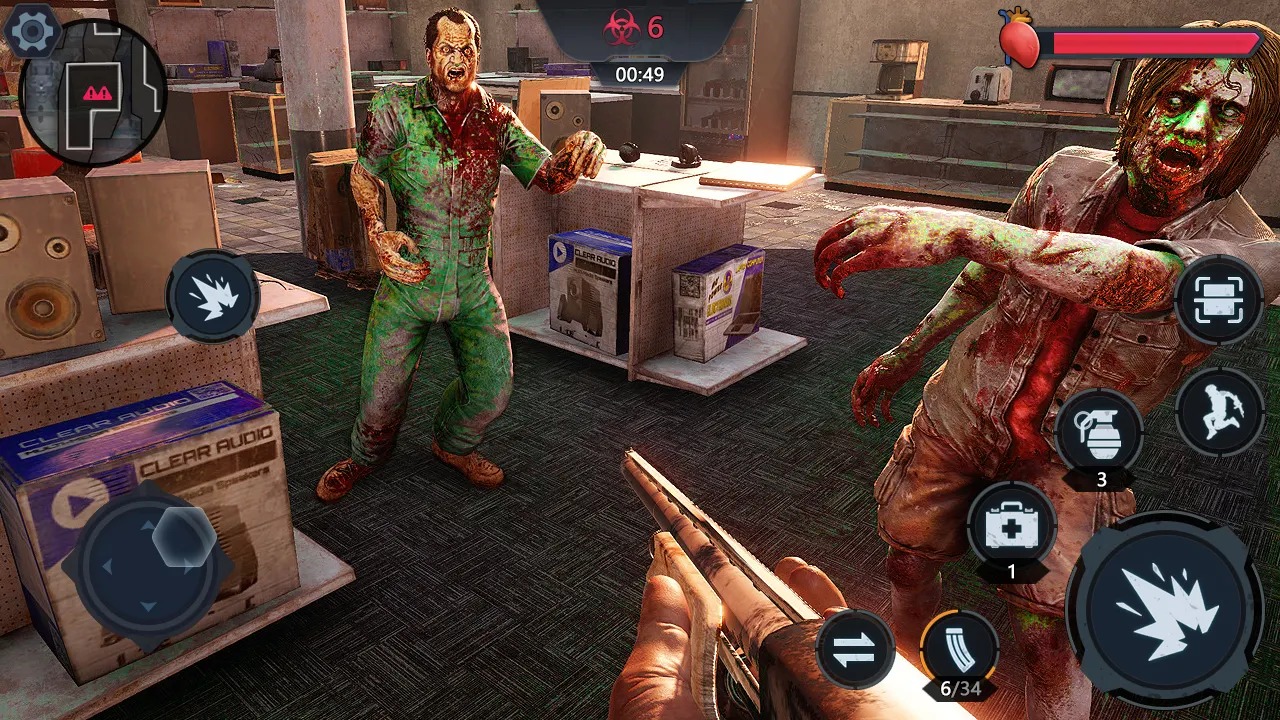Image resolution: width=1280 pixels, height=720 pixels.
Task: Open settings with the gear icon
Action: (32, 32)
